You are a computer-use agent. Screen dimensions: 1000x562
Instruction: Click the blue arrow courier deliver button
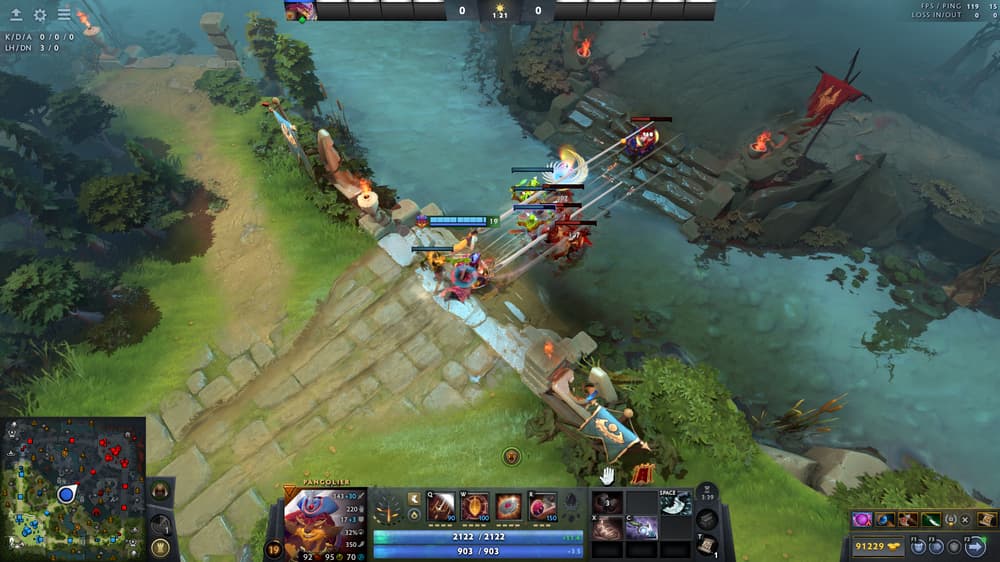975,546
